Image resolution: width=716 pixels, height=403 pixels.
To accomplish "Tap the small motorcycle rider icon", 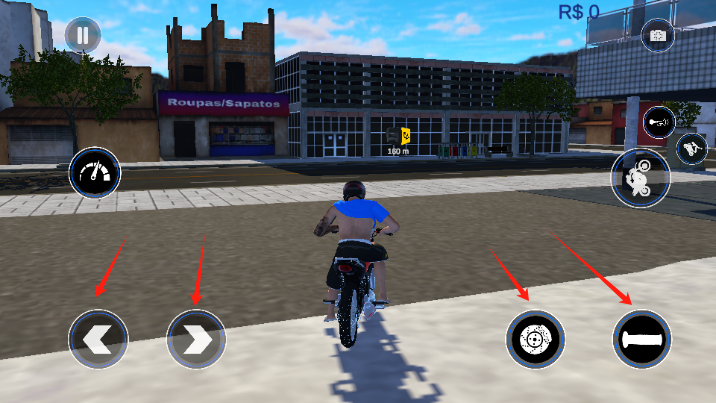I will tap(692, 150).
